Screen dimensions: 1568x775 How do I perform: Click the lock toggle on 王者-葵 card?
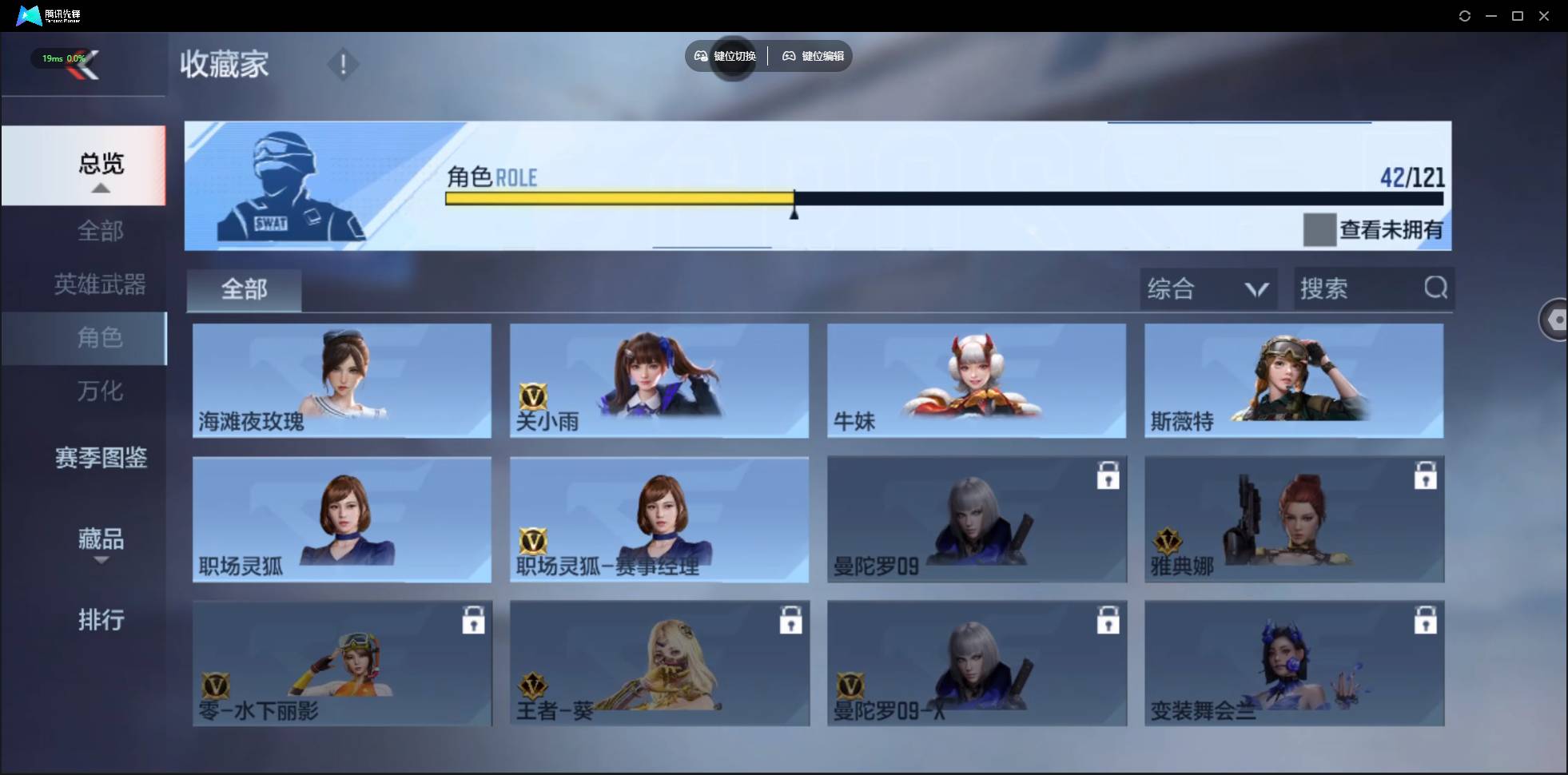coord(790,619)
